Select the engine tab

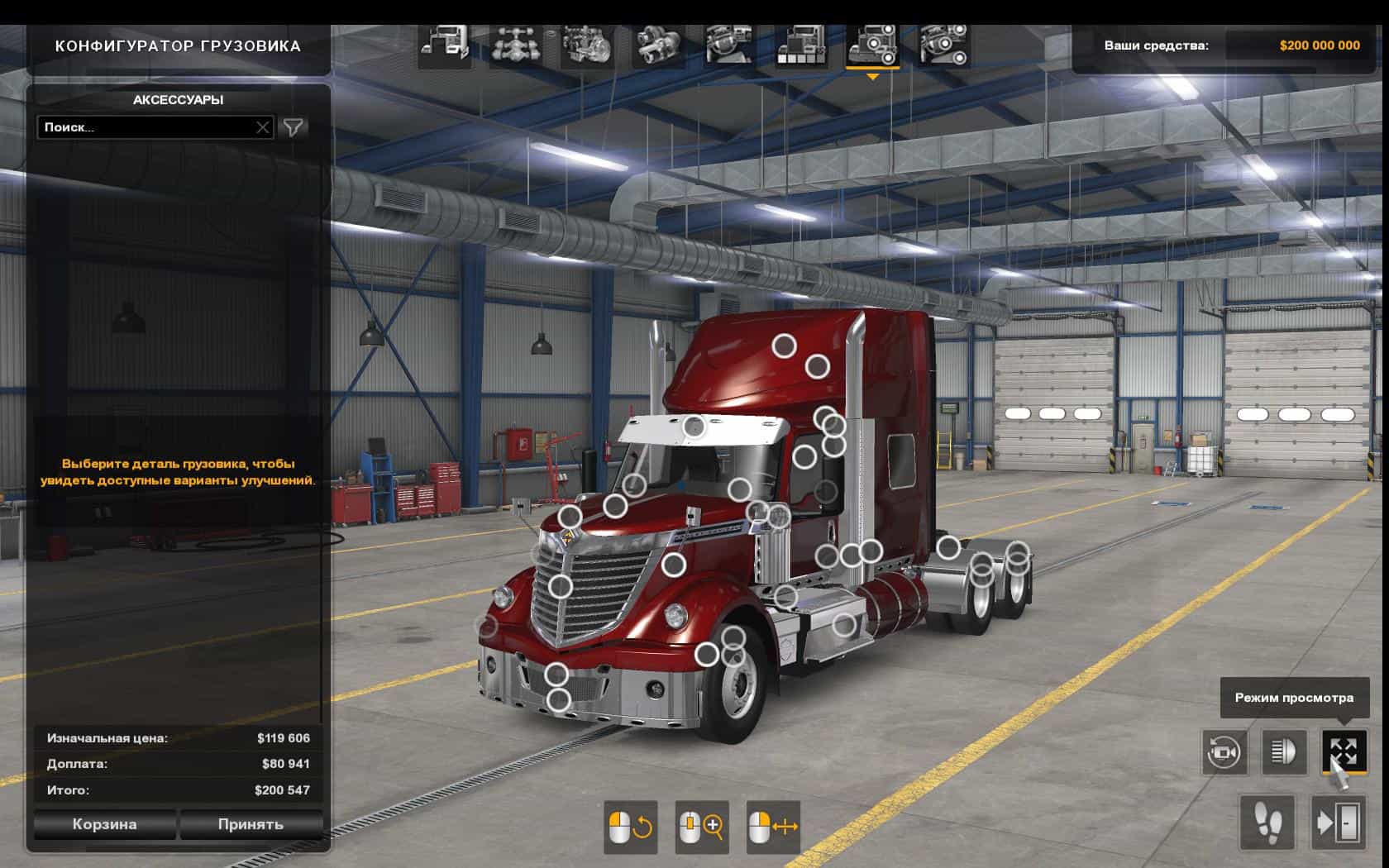[587, 45]
